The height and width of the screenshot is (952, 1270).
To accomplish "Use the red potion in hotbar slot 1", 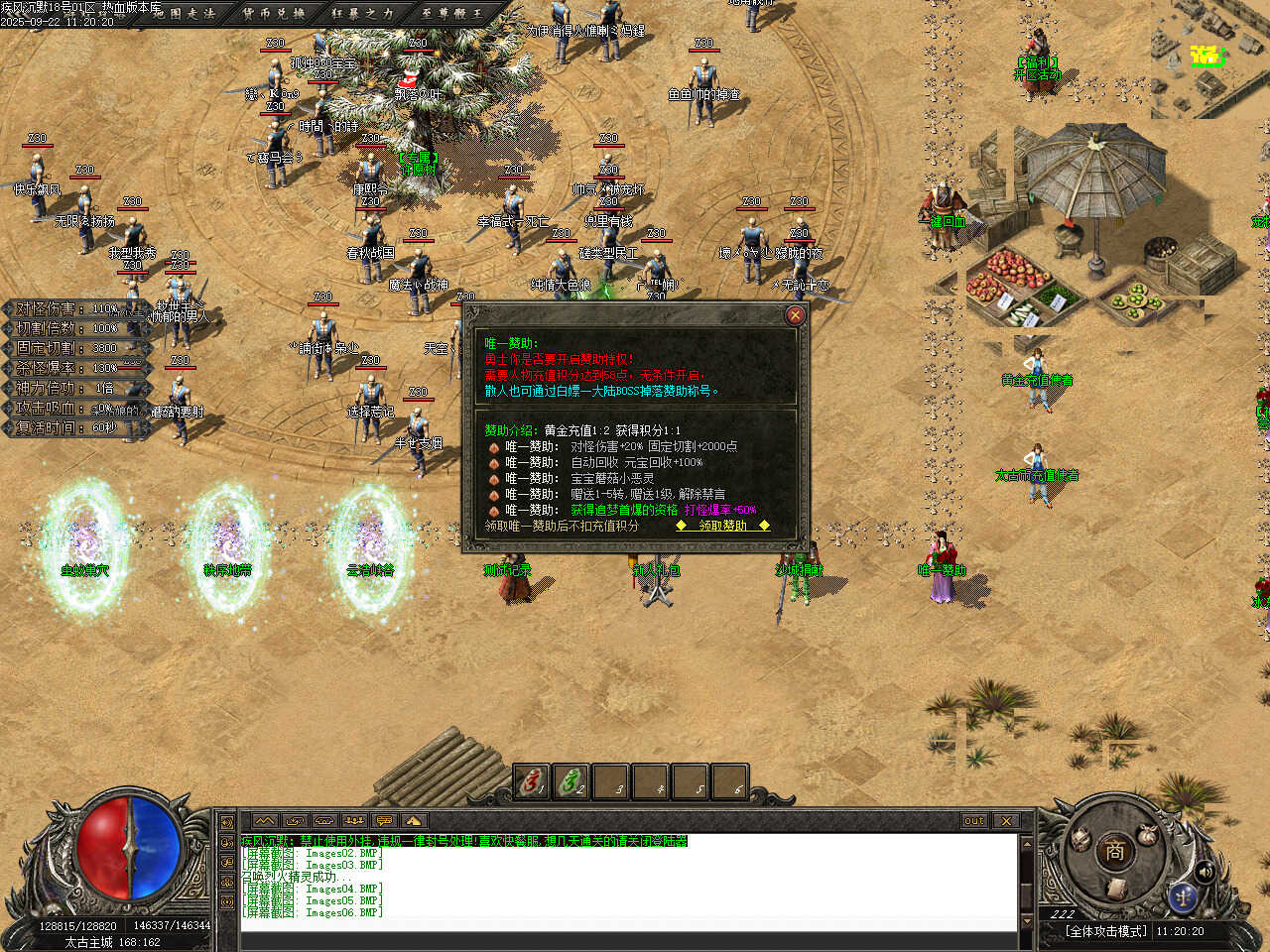I will coord(532,782).
